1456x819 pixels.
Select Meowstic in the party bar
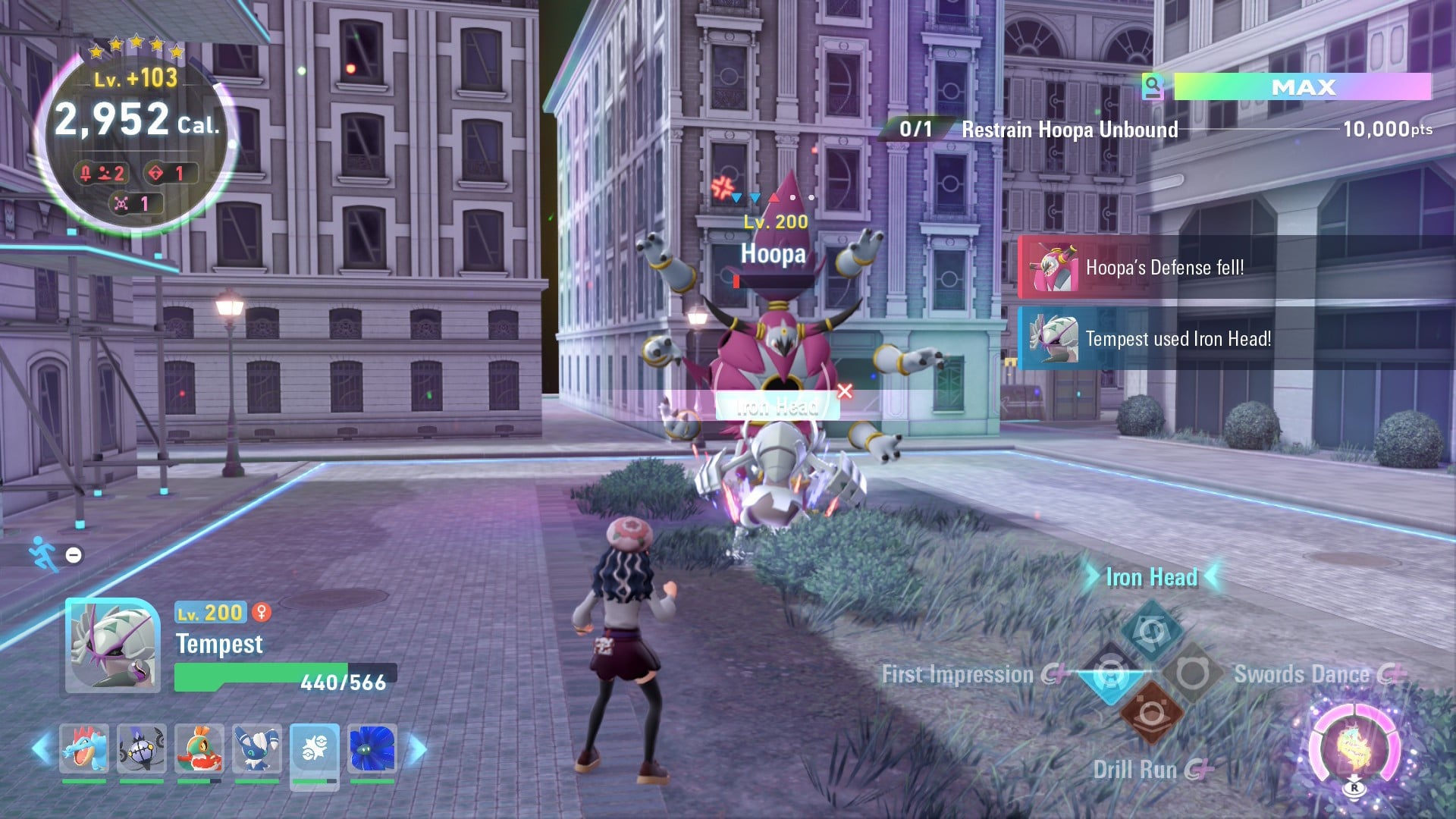click(257, 748)
